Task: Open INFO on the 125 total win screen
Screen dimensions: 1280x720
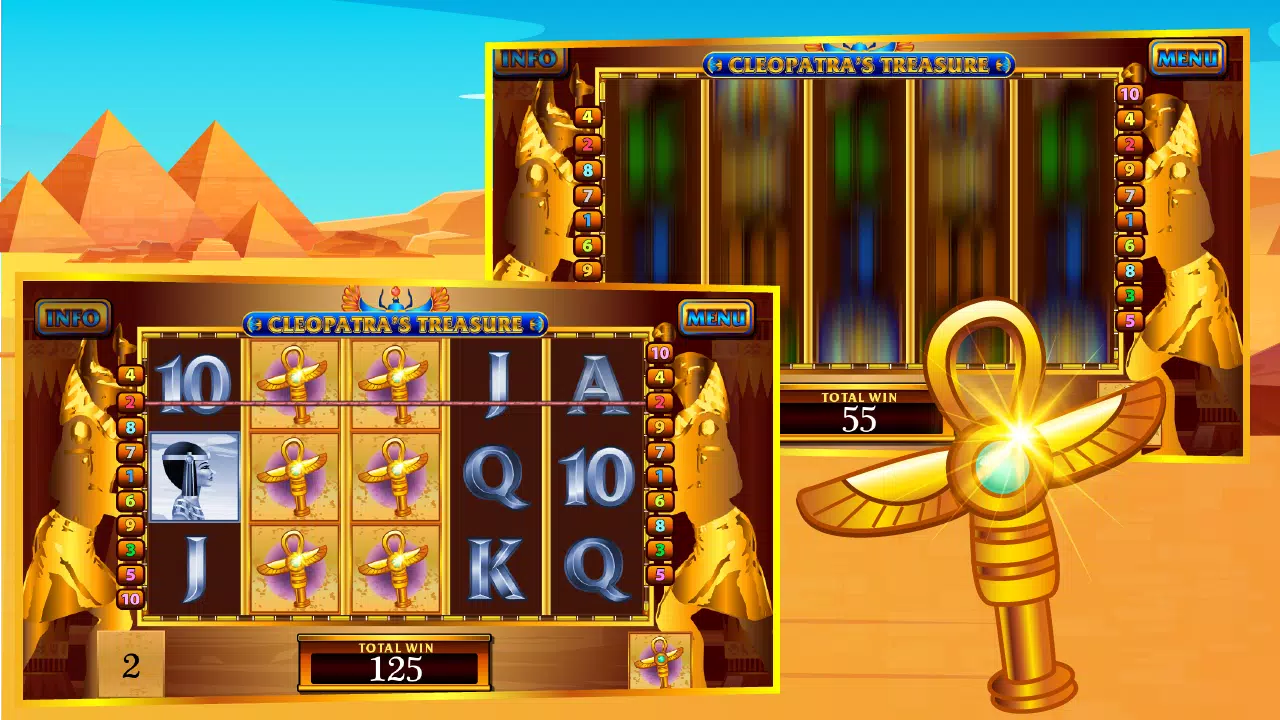Action: (x=73, y=318)
